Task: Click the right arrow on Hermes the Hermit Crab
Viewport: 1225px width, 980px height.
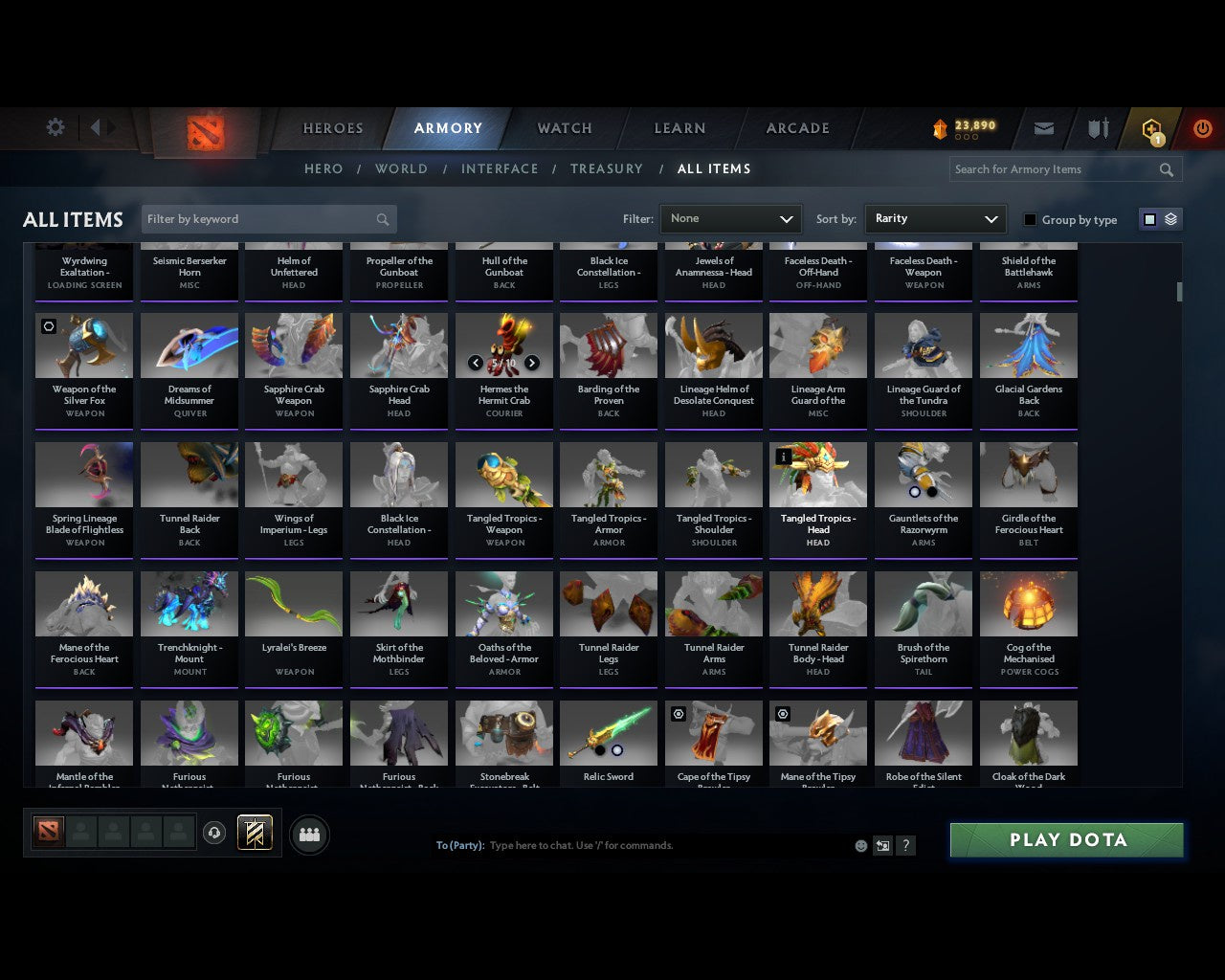Action: click(x=534, y=364)
